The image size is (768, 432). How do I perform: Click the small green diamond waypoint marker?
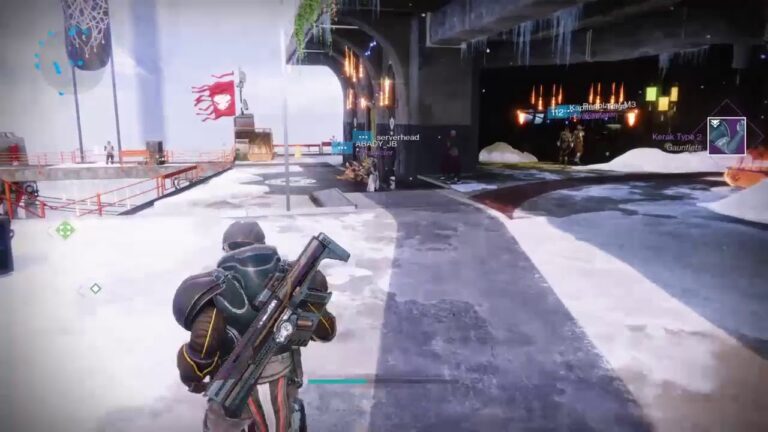point(95,288)
